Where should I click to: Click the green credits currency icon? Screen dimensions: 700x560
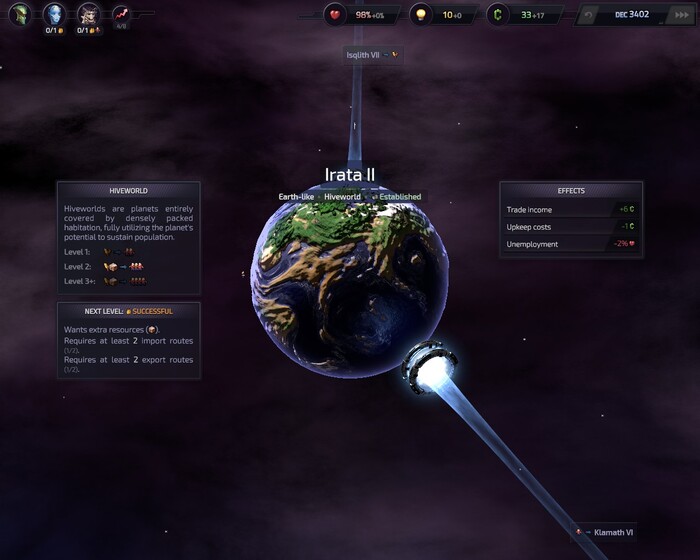point(499,15)
